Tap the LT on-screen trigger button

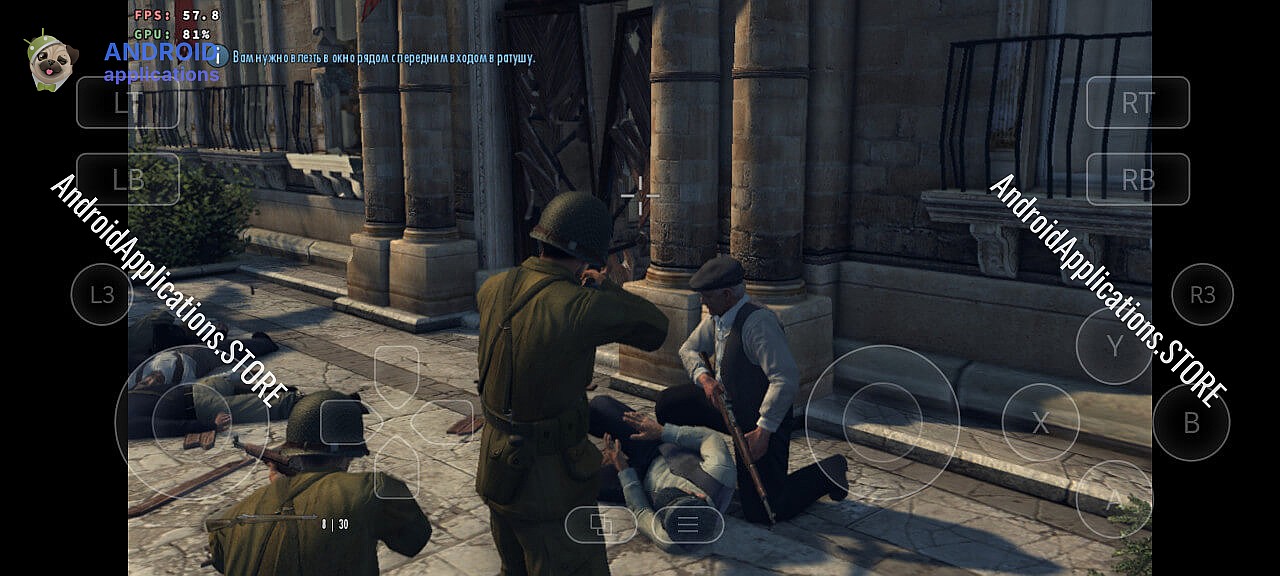[127, 102]
